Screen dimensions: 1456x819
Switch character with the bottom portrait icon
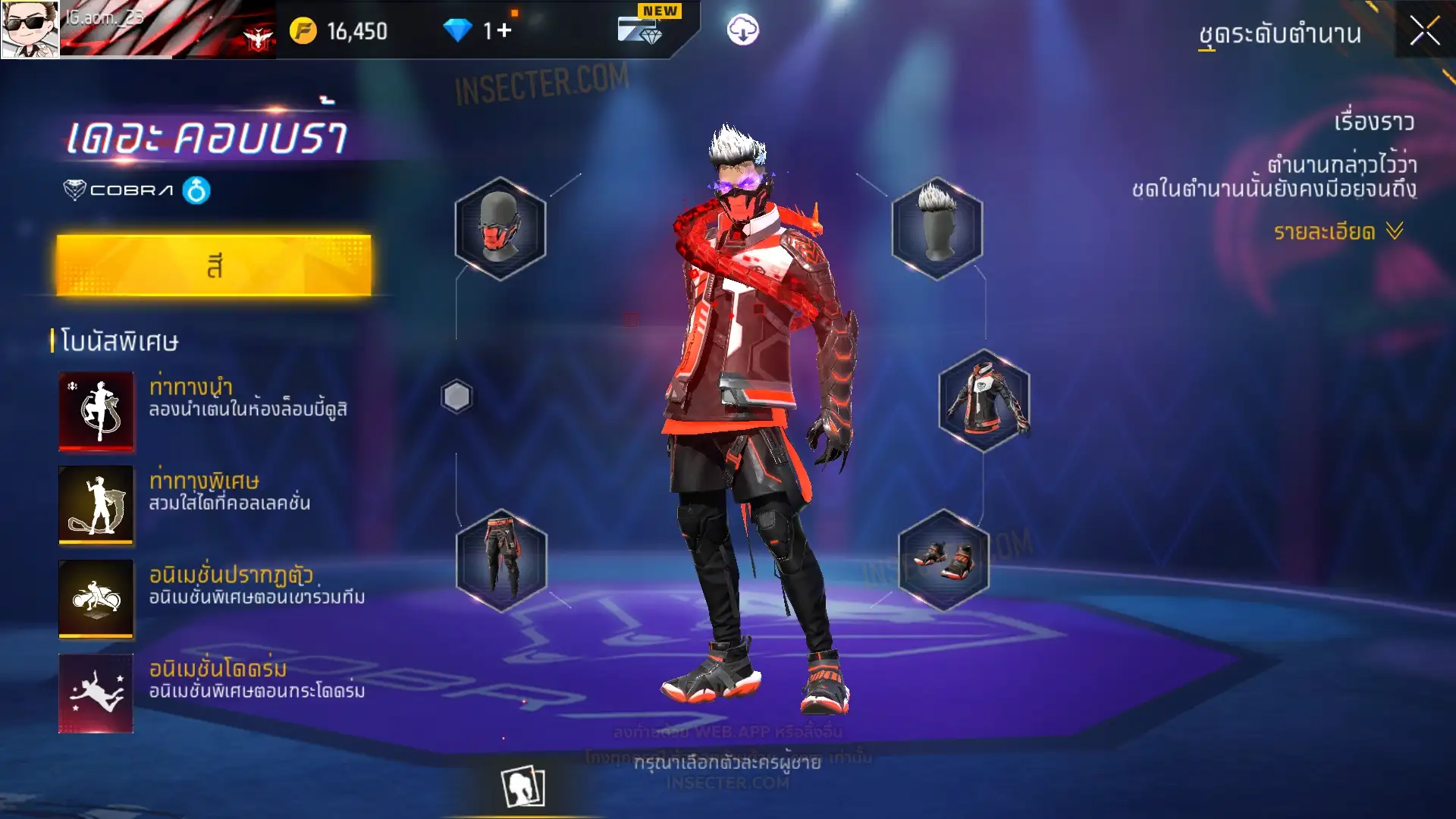point(522,786)
